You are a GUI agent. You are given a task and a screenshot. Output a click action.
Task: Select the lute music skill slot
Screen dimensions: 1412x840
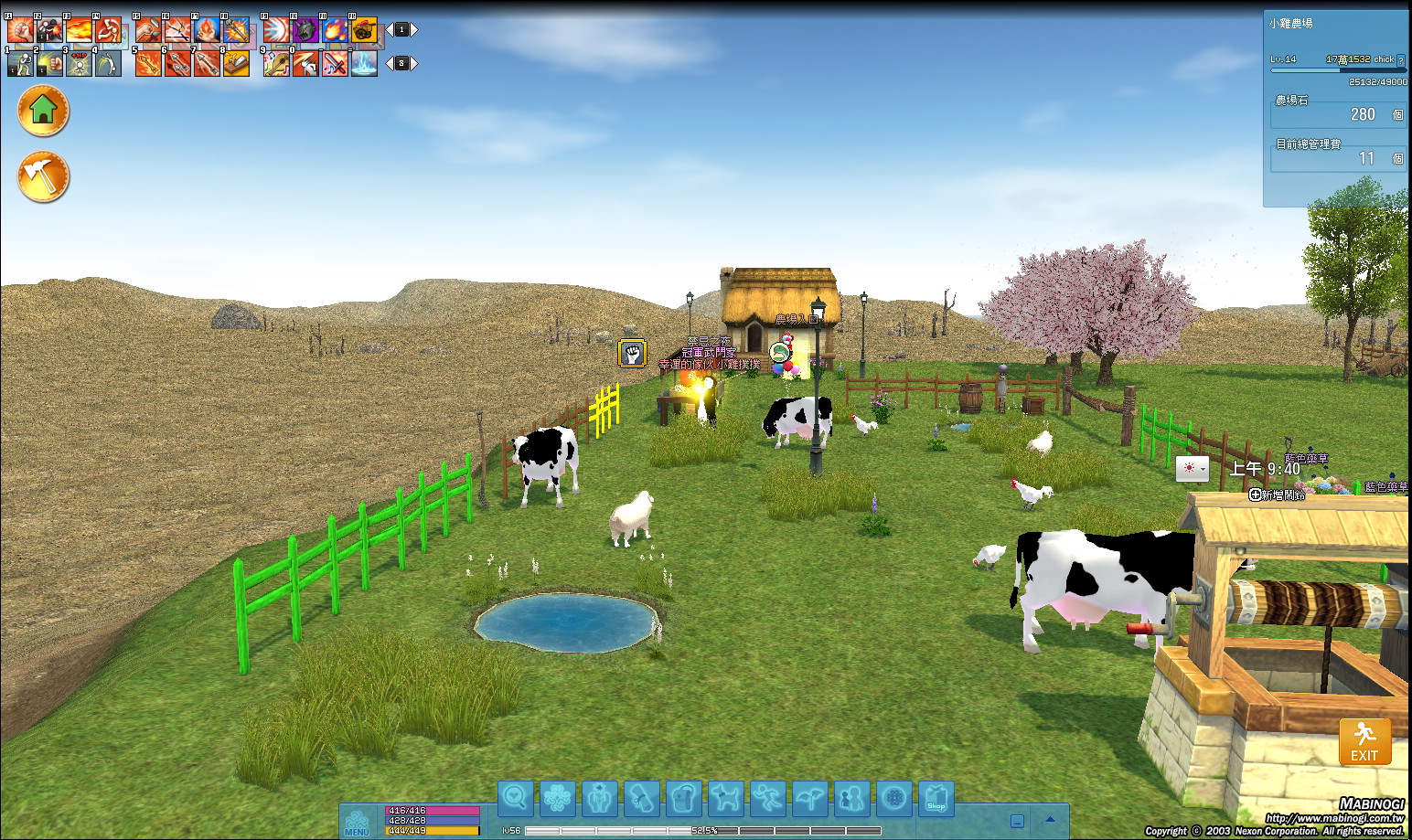tap(276, 63)
